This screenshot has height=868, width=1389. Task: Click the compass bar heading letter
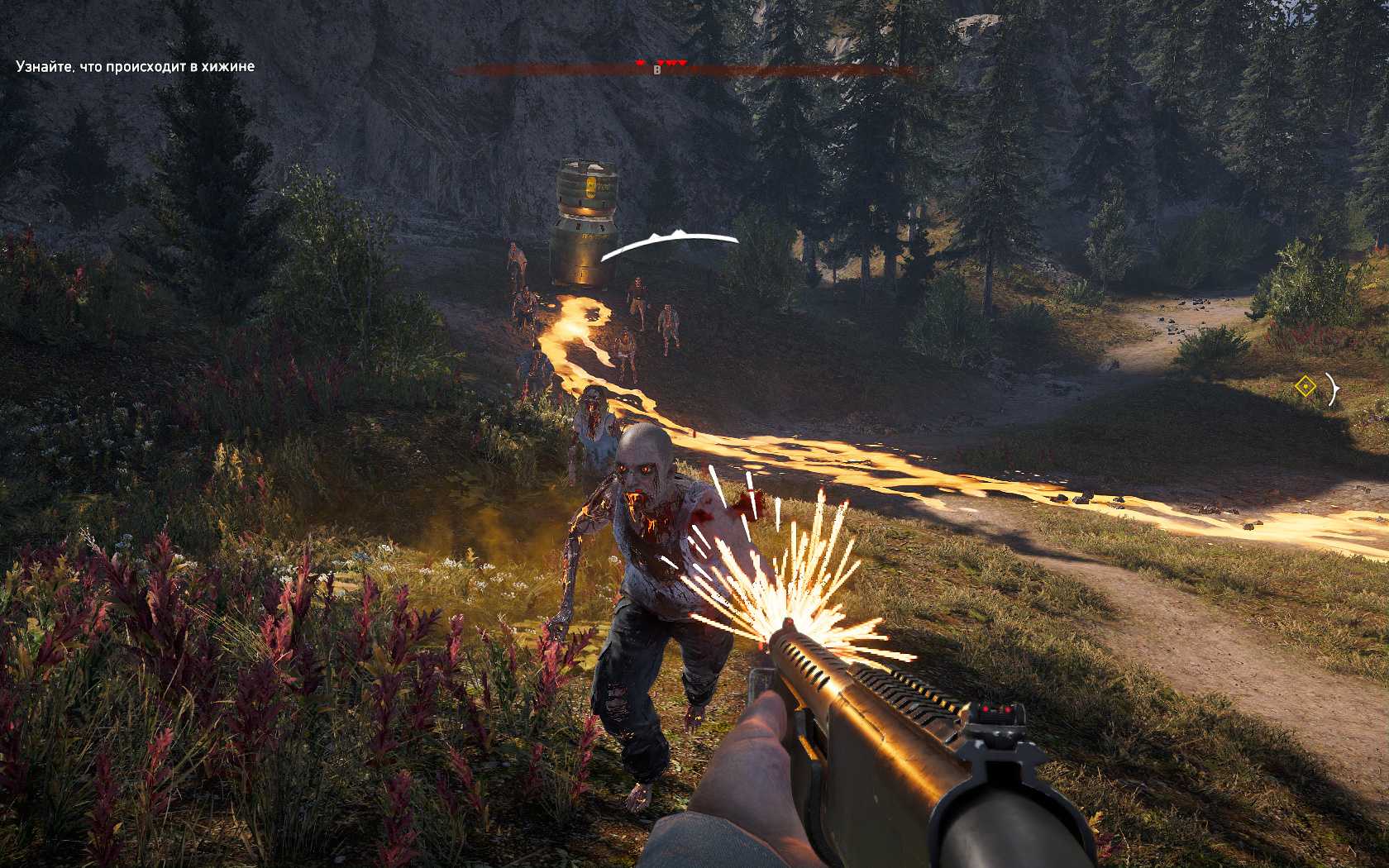pyautogui.click(x=657, y=71)
